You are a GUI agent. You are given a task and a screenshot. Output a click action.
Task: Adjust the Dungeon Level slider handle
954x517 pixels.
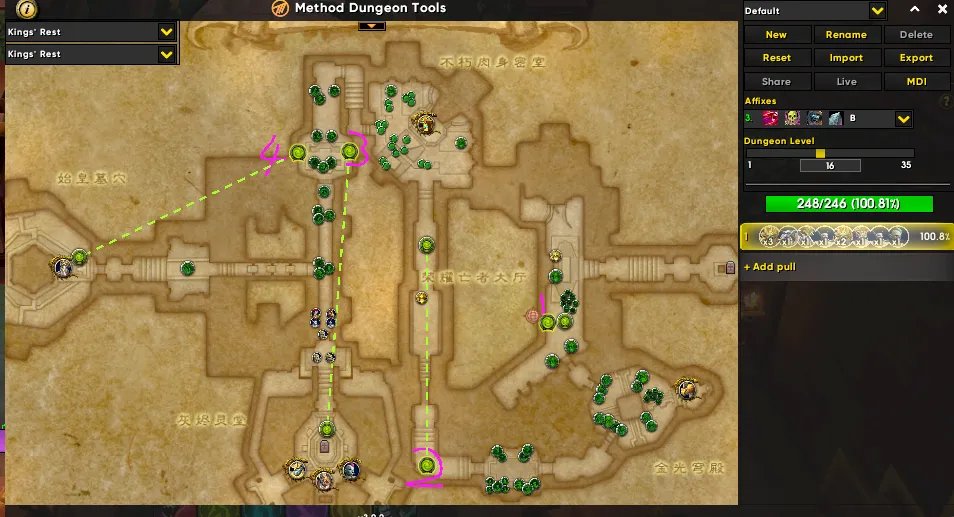[x=820, y=153]
